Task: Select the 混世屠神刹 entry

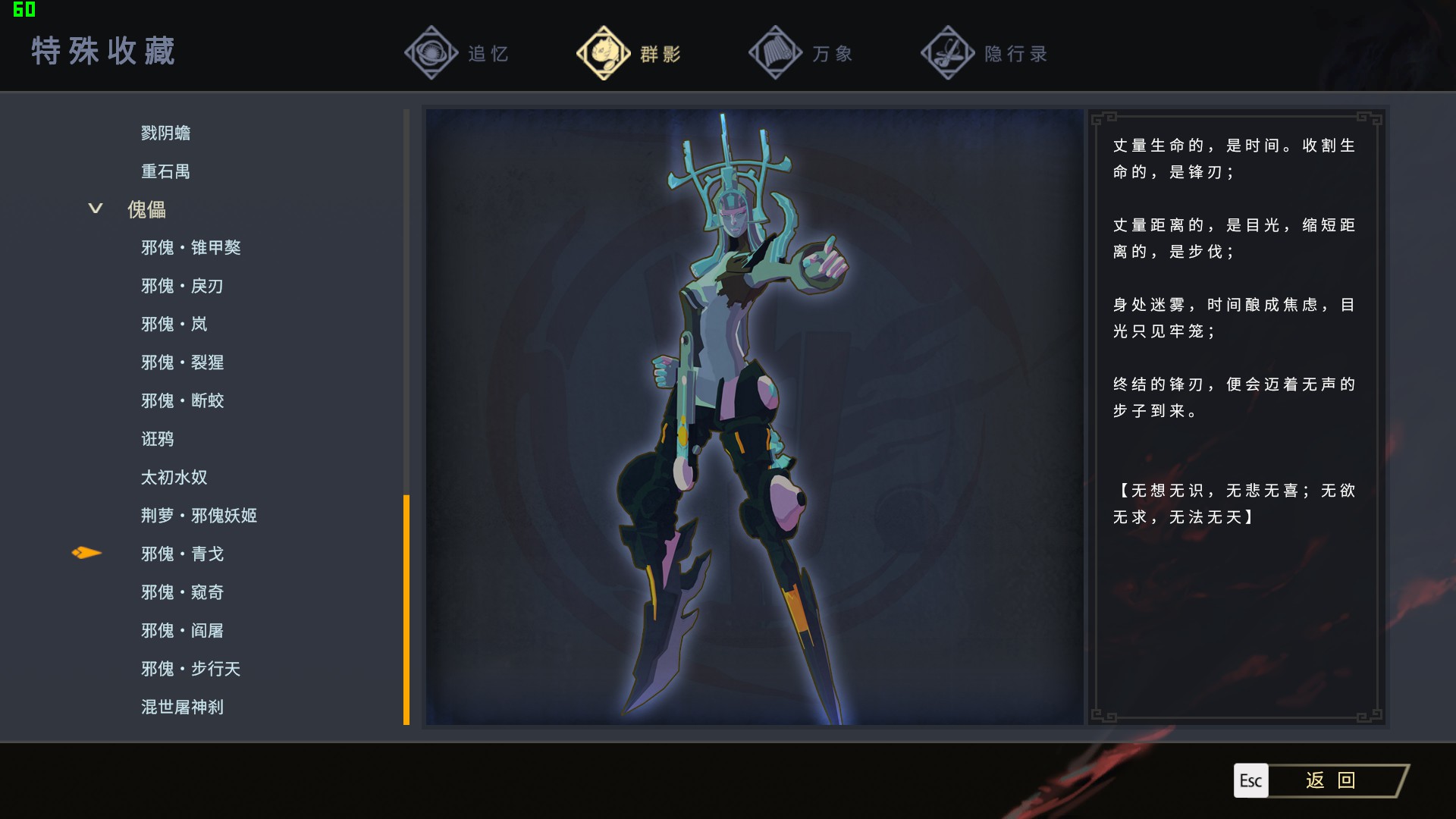Action: point(182,707)
